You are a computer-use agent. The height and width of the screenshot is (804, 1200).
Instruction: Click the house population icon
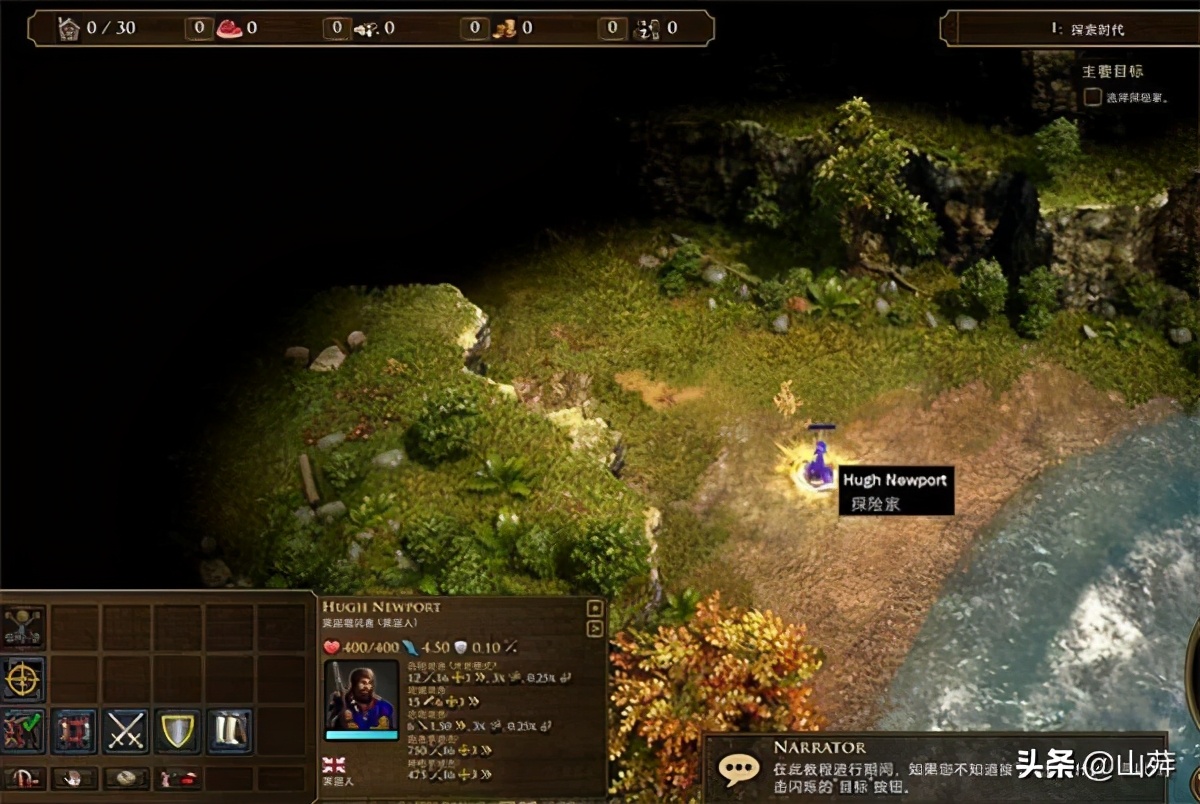[x=68, y=28]
